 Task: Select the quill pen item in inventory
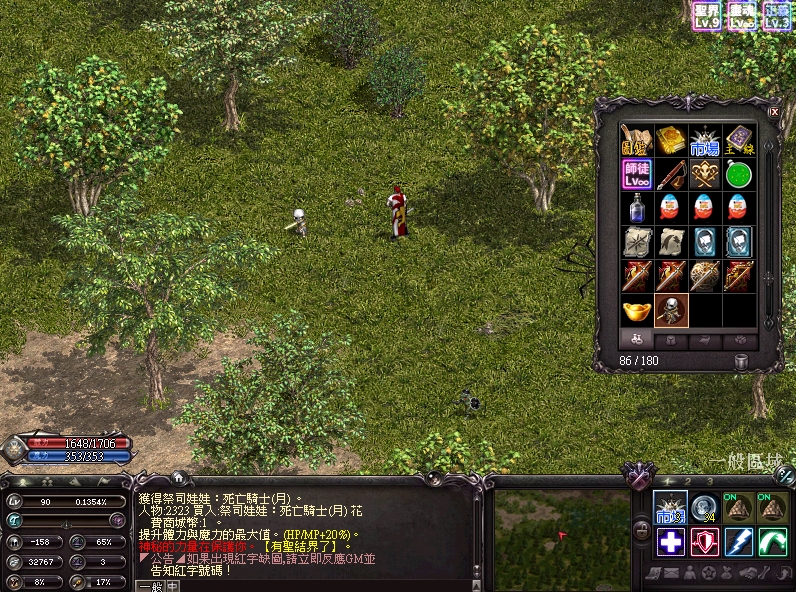coord(671,175)
